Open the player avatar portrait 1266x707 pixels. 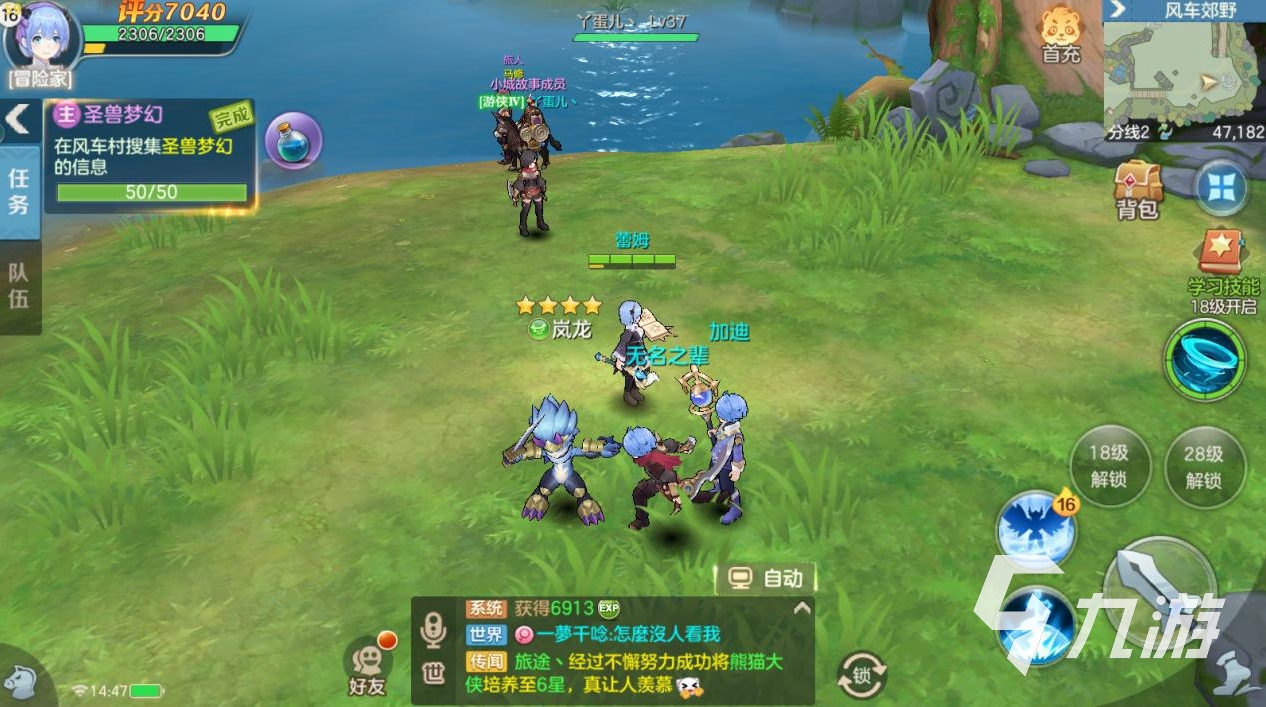(42, 38)
